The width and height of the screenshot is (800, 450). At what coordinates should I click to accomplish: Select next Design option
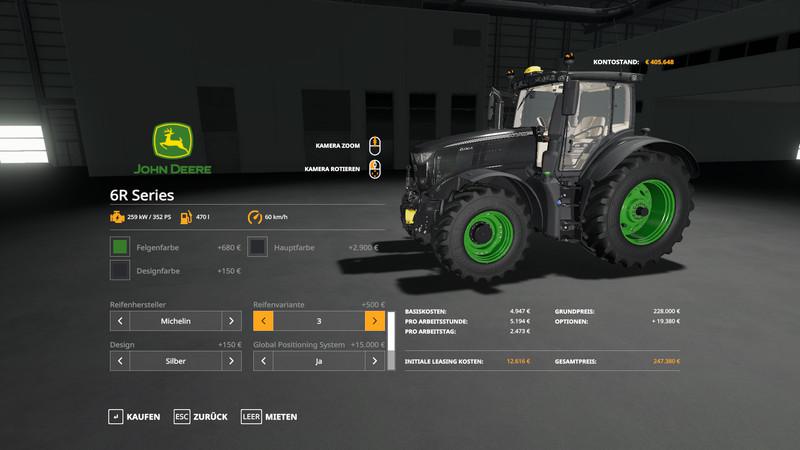231,361
